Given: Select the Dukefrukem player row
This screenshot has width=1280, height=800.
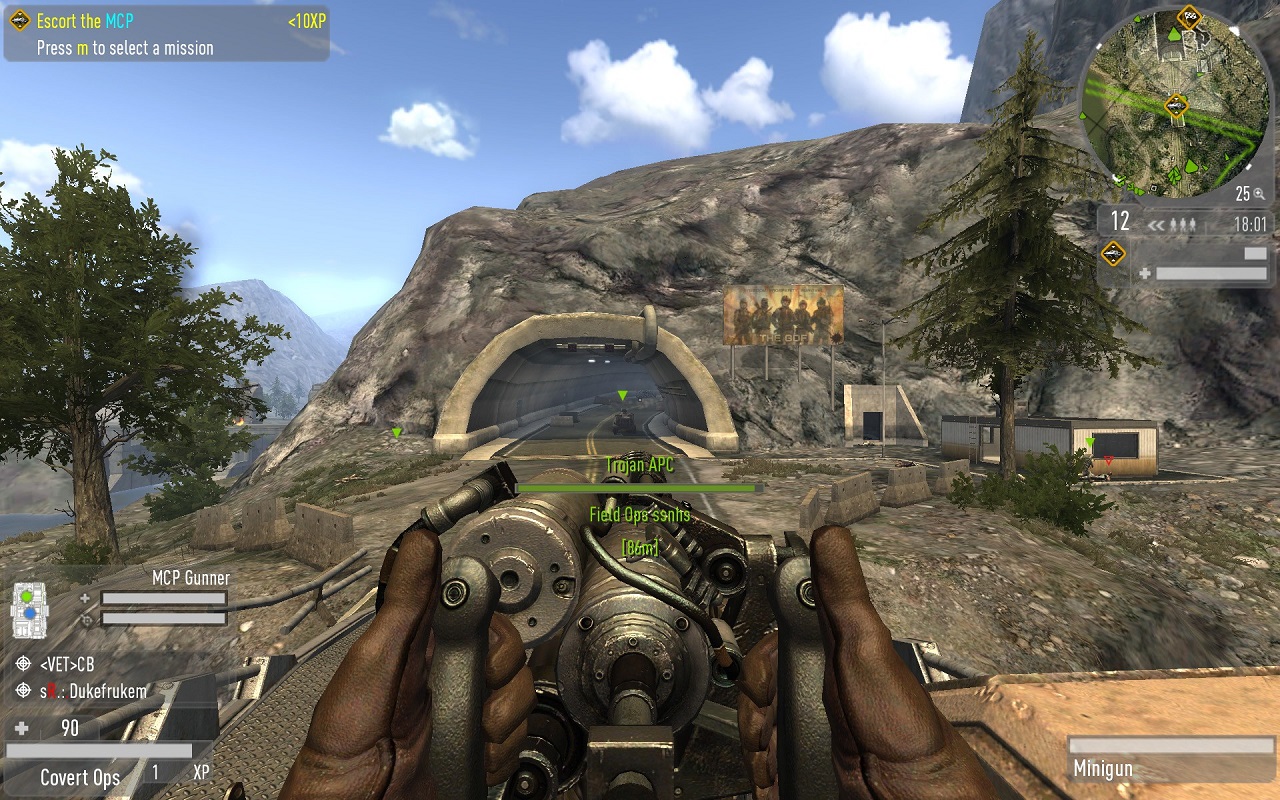Looking at the screenshot, I should pos(94,691).
